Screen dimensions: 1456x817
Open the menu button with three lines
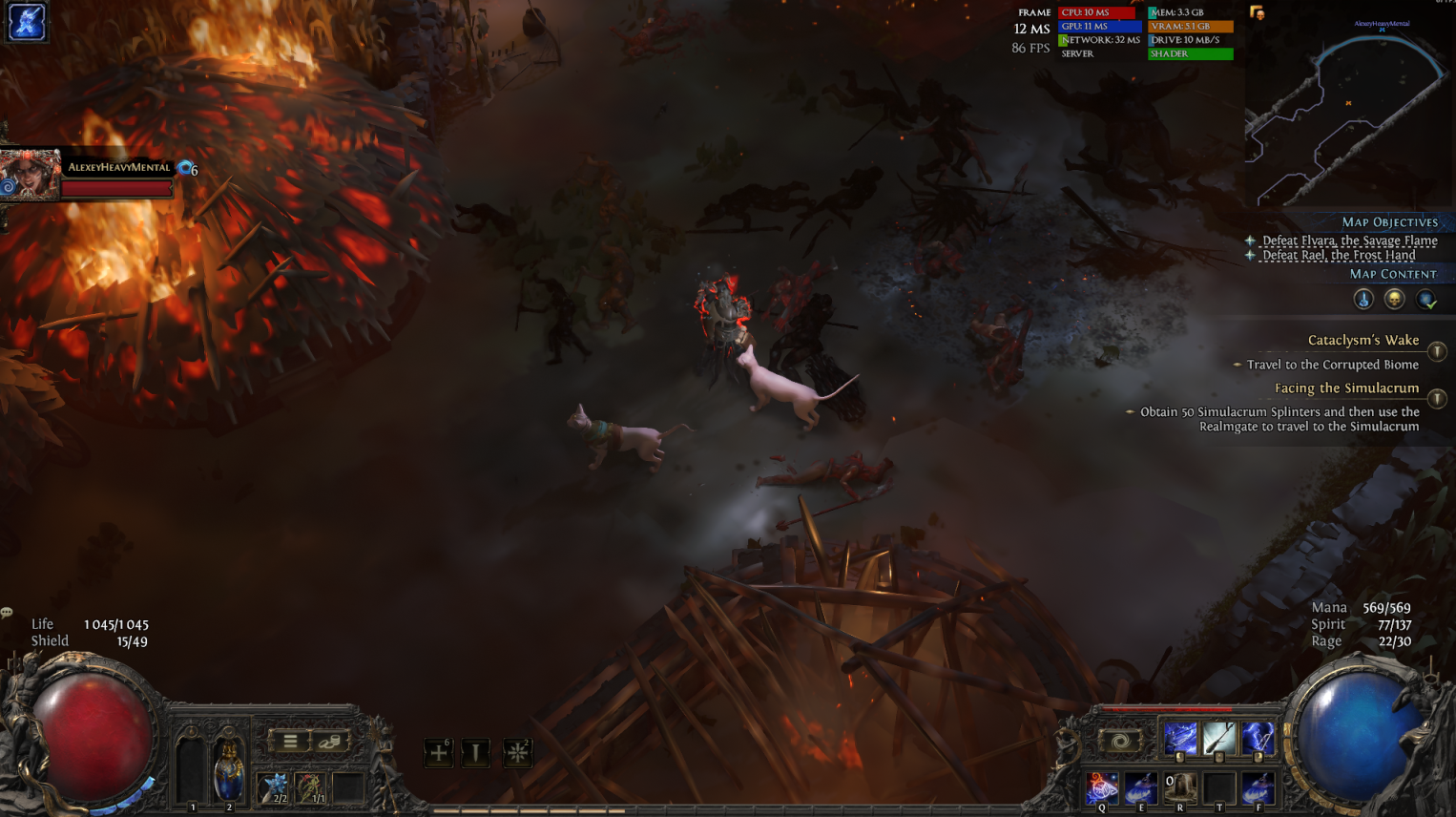[x=290, y=742]
